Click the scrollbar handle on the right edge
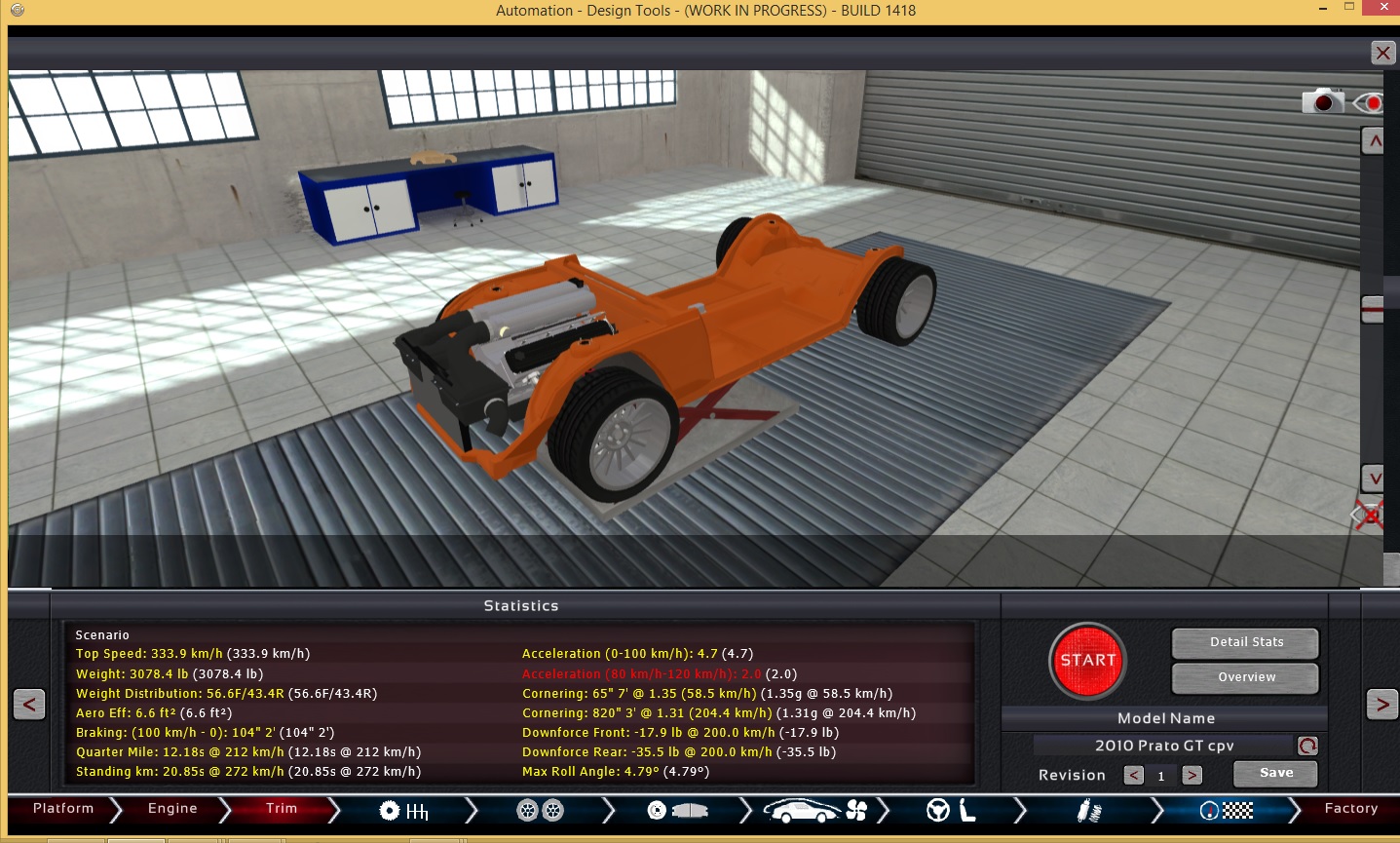Screen dimensions: 1400x843 point(1373,307)
